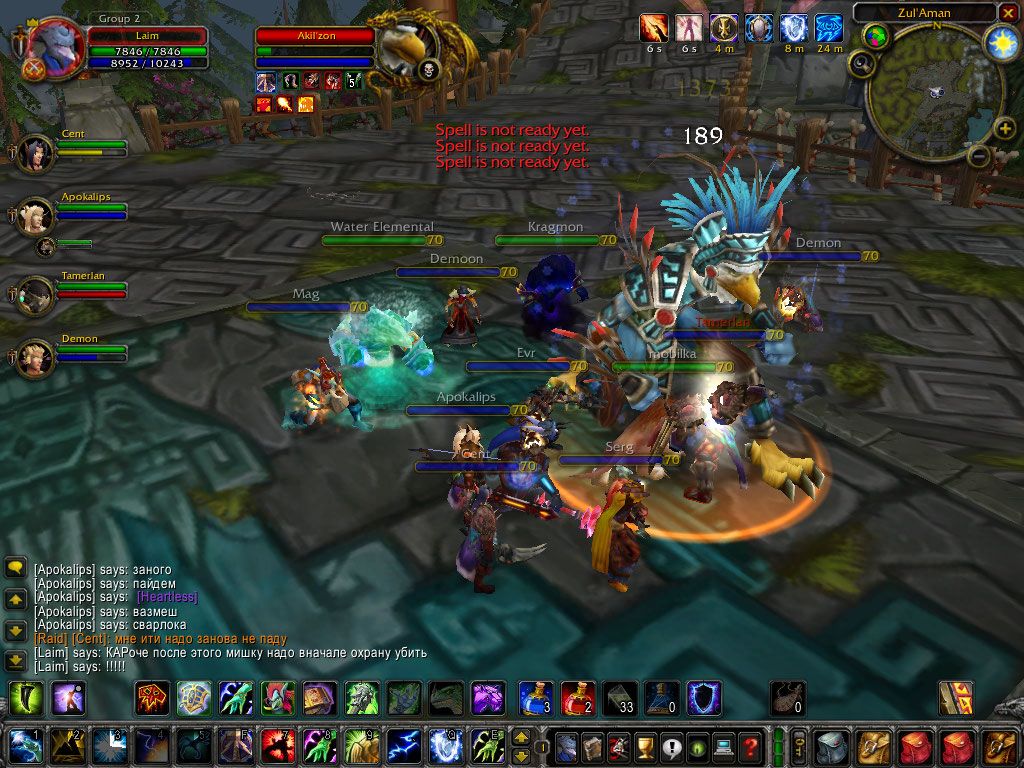Toggle the minimap tracking magnifier icon
The image size is (1024, 768).
(860, 64)
